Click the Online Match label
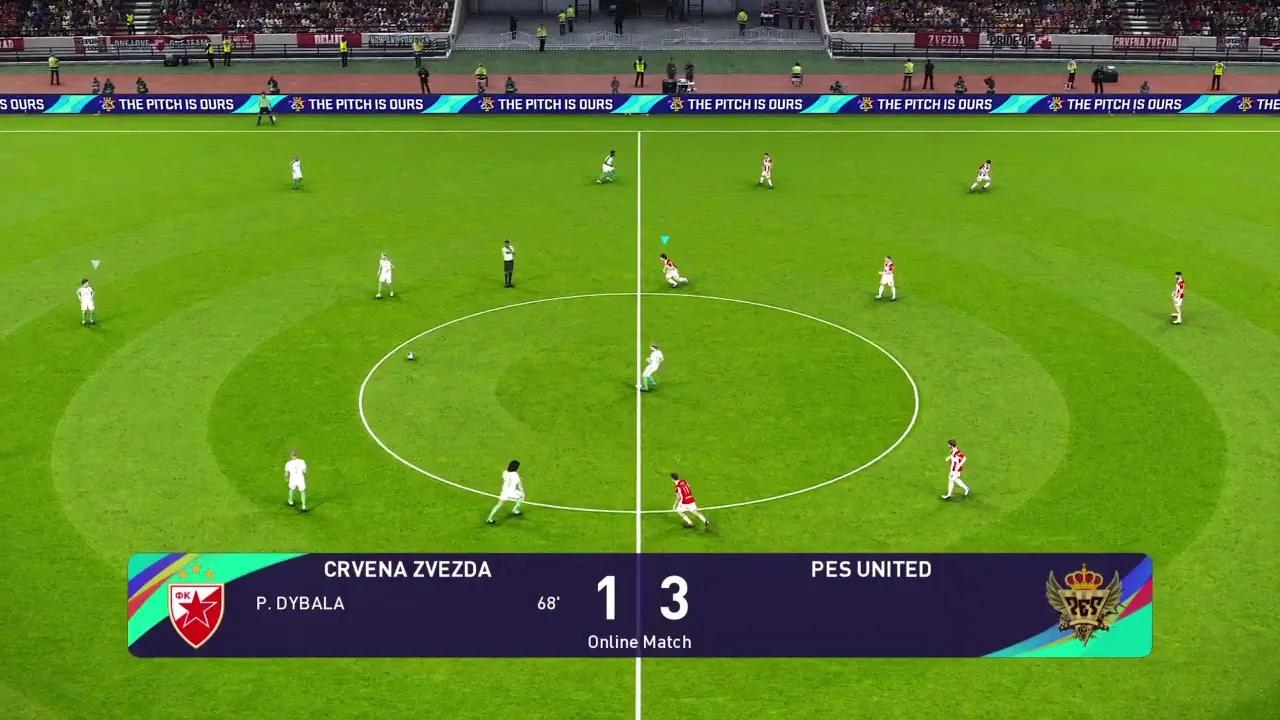1280x720 pixels. point(640,642)
